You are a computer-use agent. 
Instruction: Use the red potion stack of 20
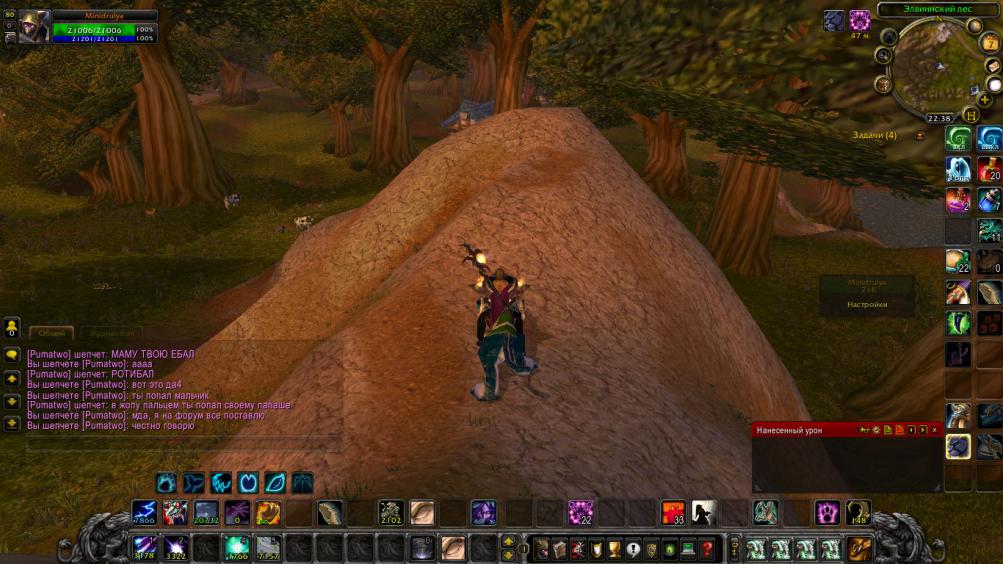[x=989, y=169]
